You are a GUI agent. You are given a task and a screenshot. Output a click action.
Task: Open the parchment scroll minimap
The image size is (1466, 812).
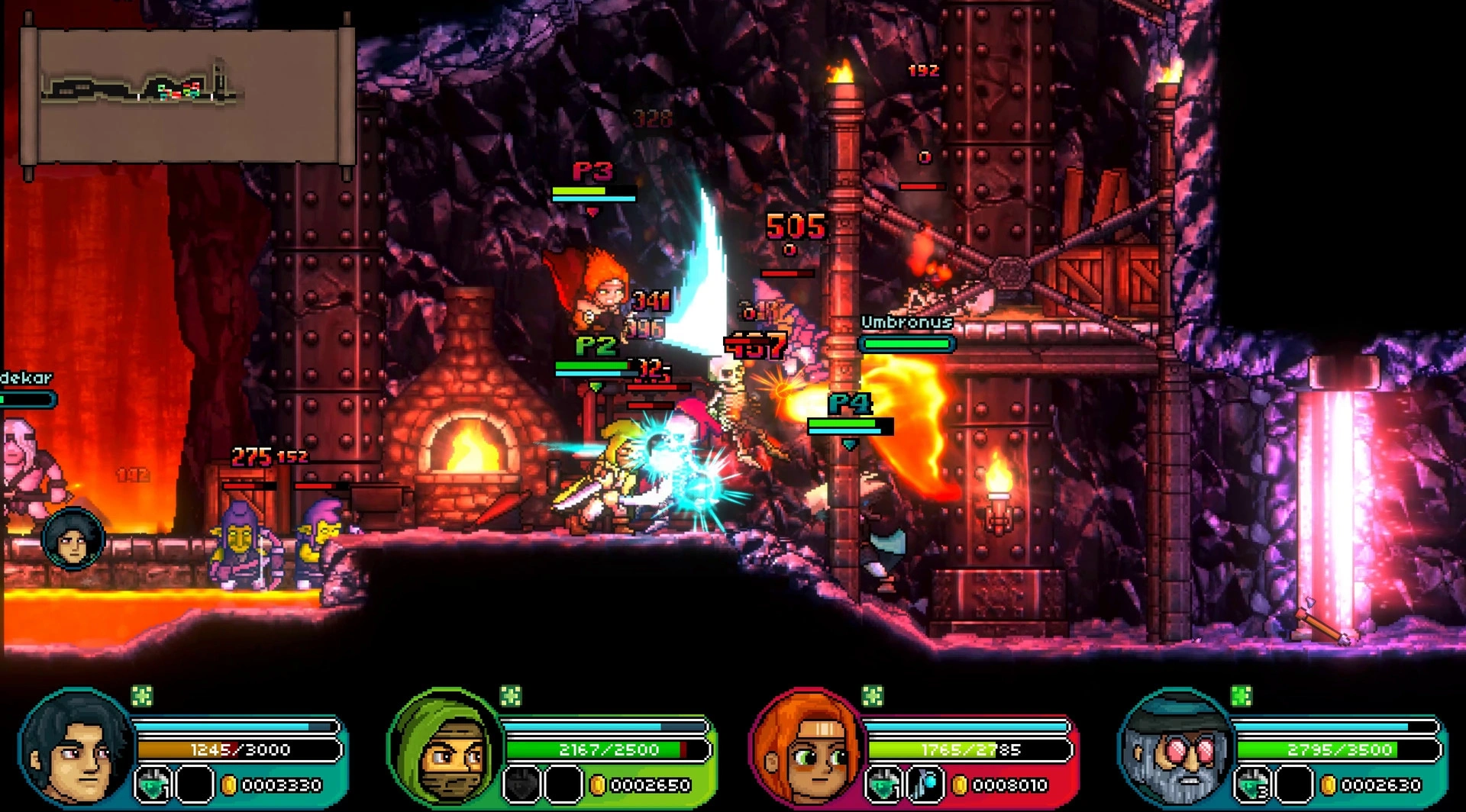pos(188,96)
